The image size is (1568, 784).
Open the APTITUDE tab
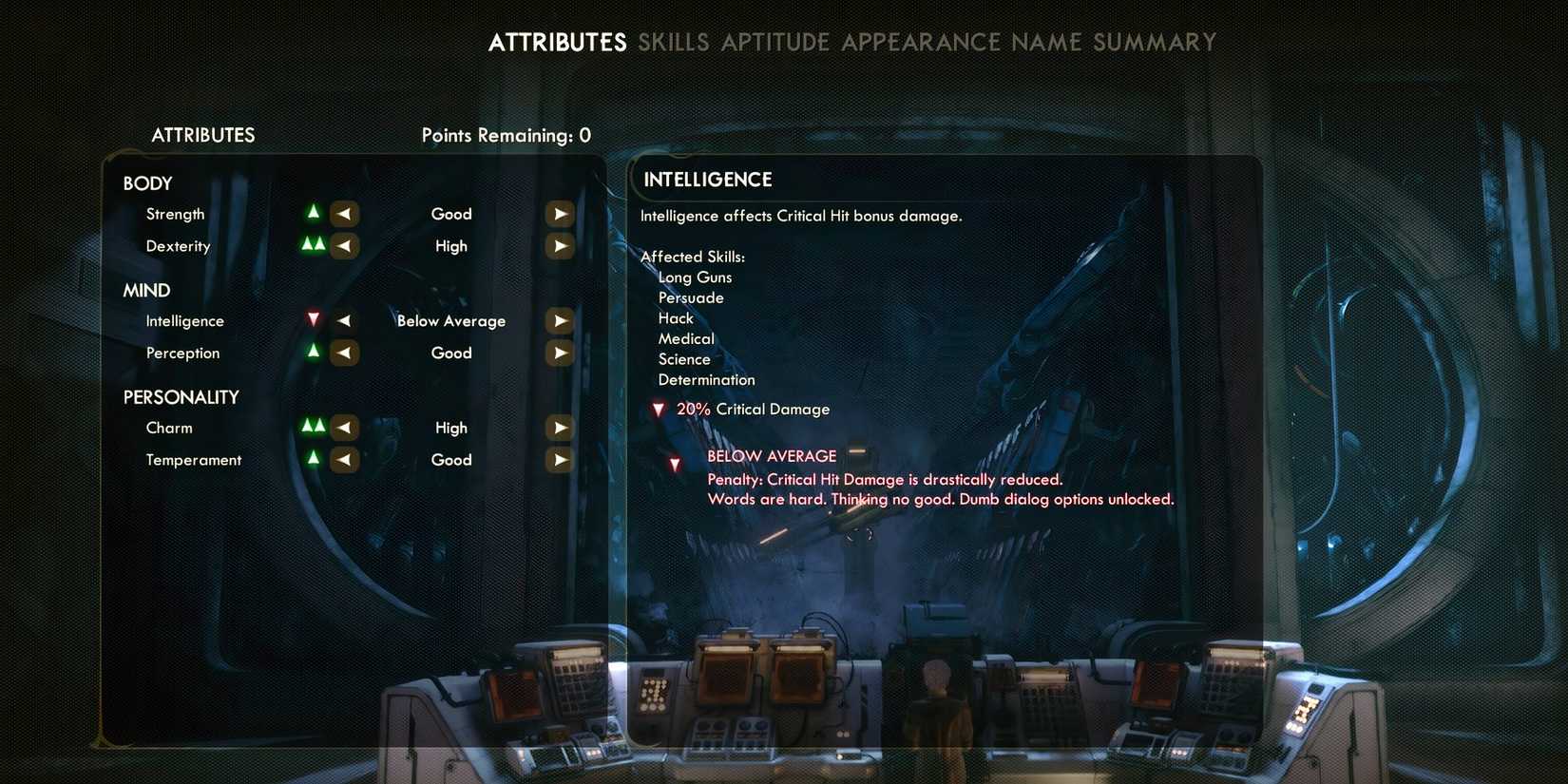776,42
